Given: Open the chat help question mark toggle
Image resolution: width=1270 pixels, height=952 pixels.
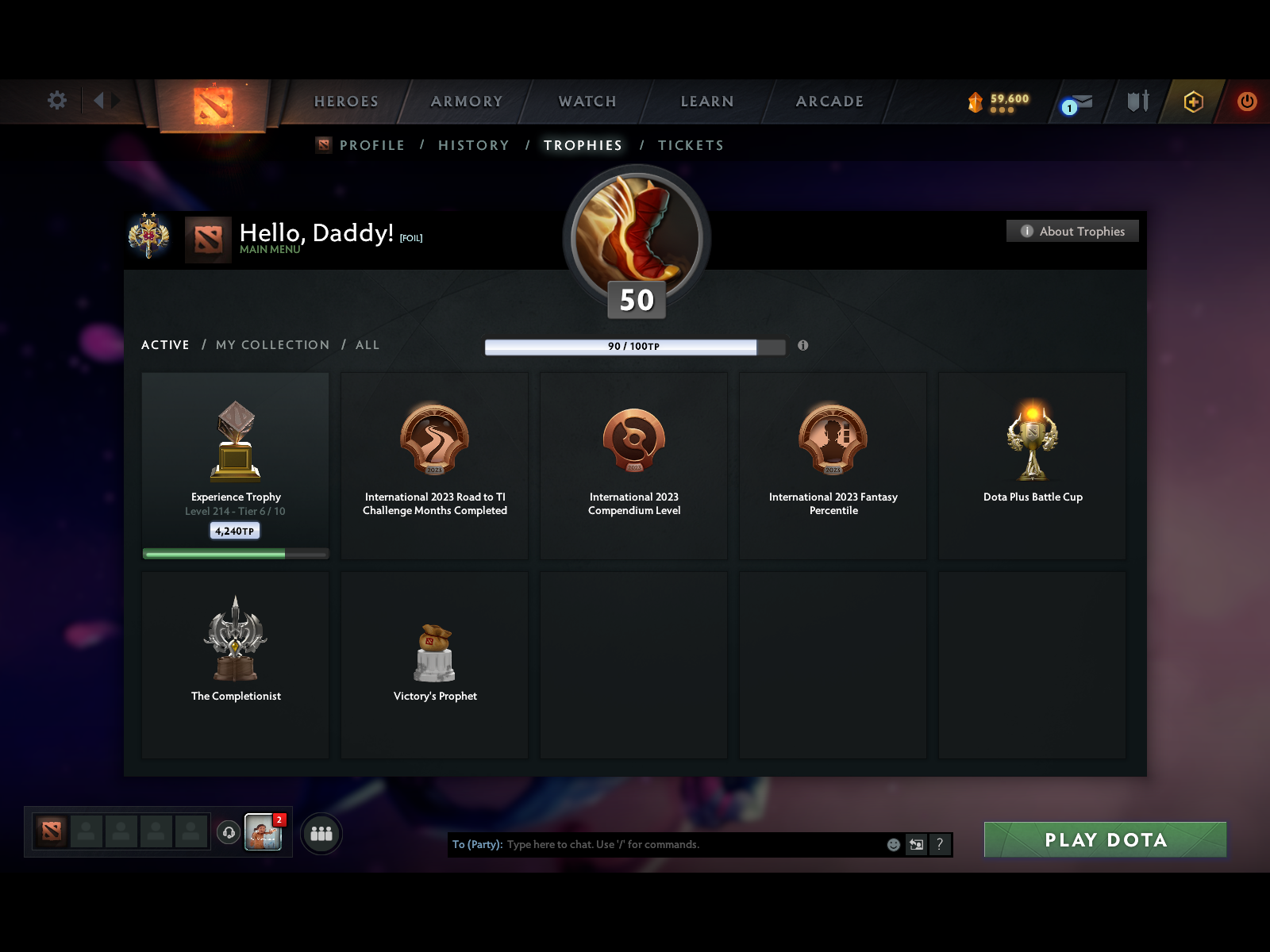Looking at the screenshot, I should pyautogui.click(x=941, y=845).
